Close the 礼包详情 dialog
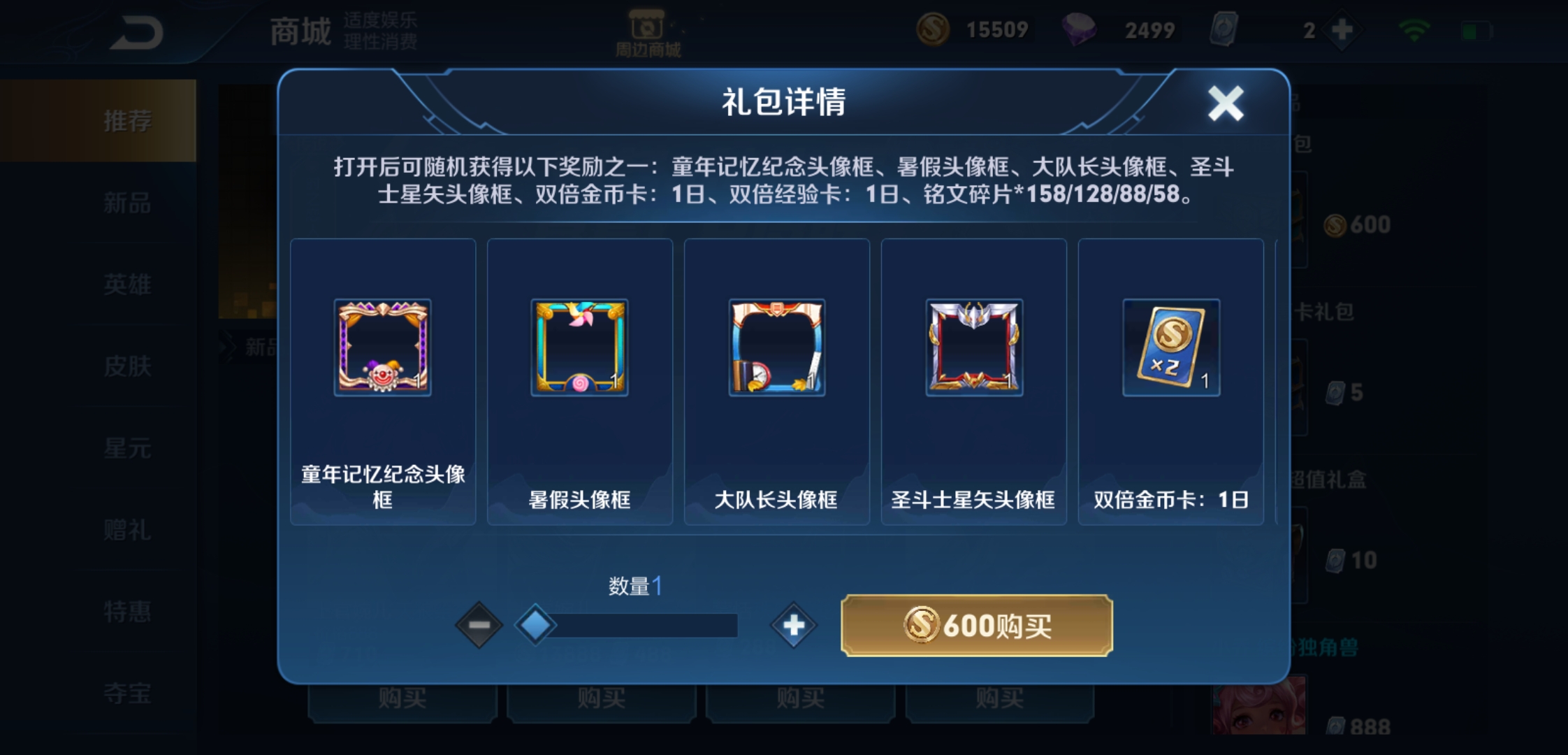Viewport: 1568px width, 755px height. pyautogui.click(x=1227, y=102)
